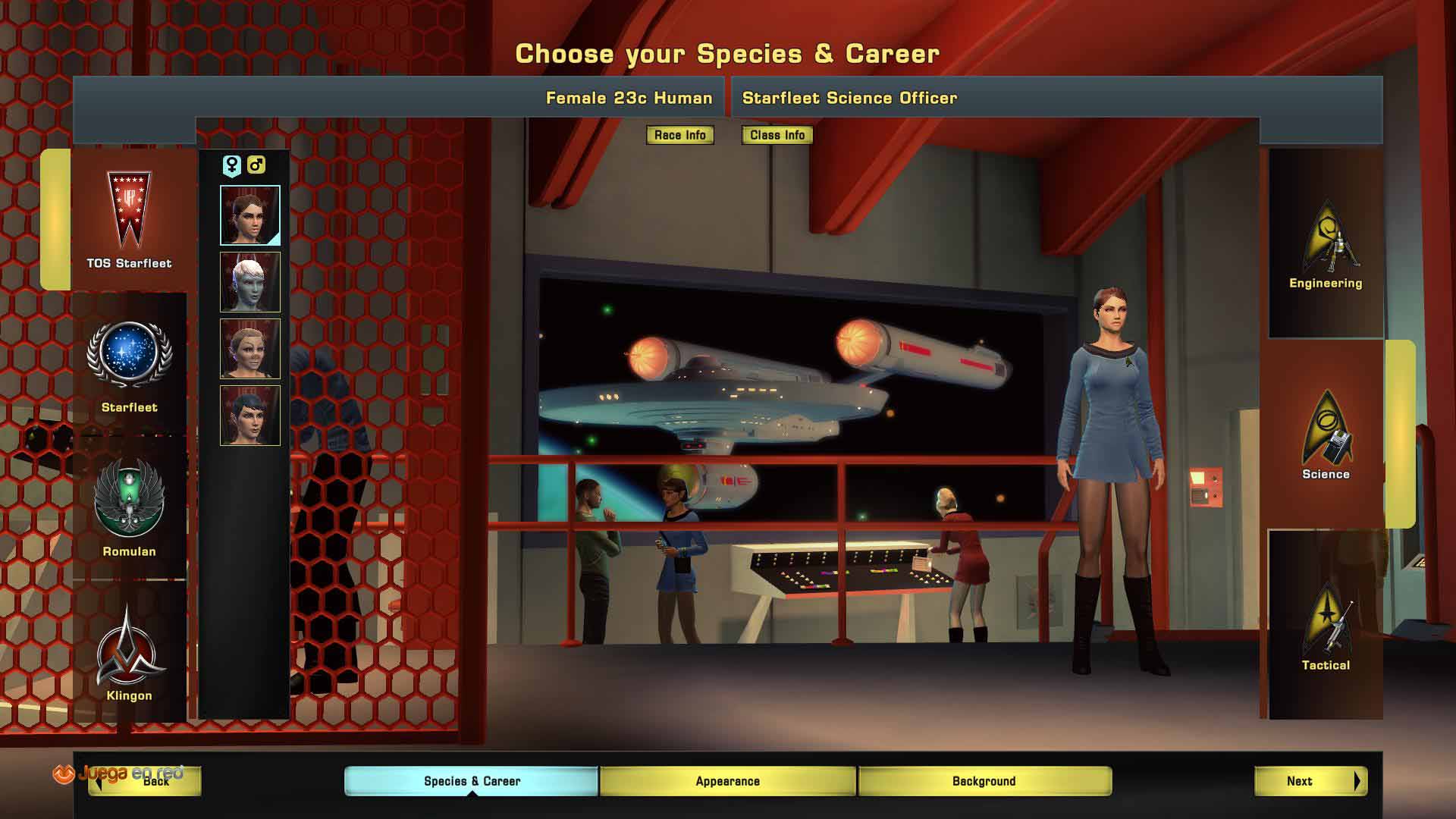Switch to male gender icon
The height and width of the screenshot is (819, 1456).
(x=256, y=165)
